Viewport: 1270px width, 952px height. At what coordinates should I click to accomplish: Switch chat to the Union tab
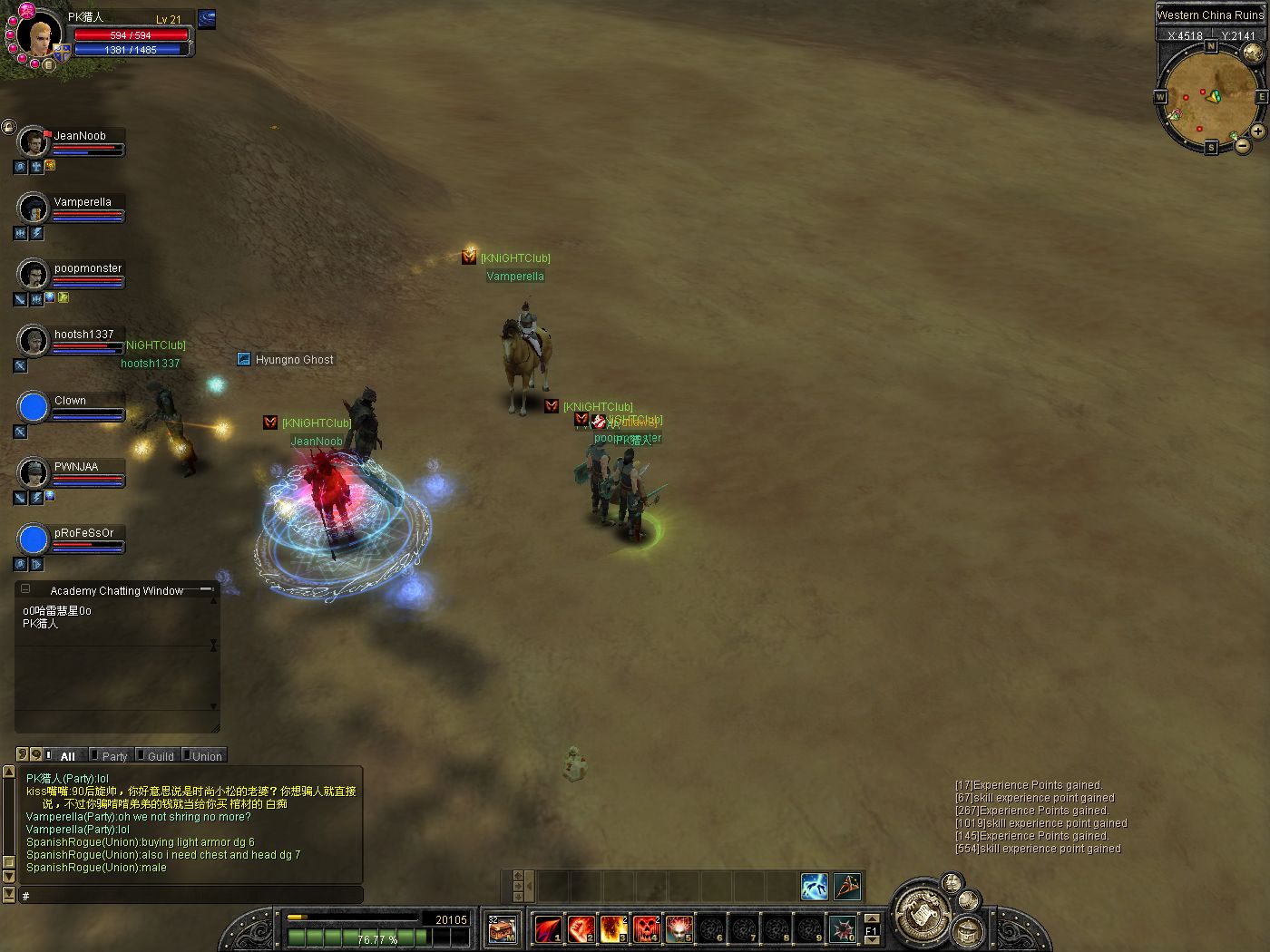coord(206,756)
